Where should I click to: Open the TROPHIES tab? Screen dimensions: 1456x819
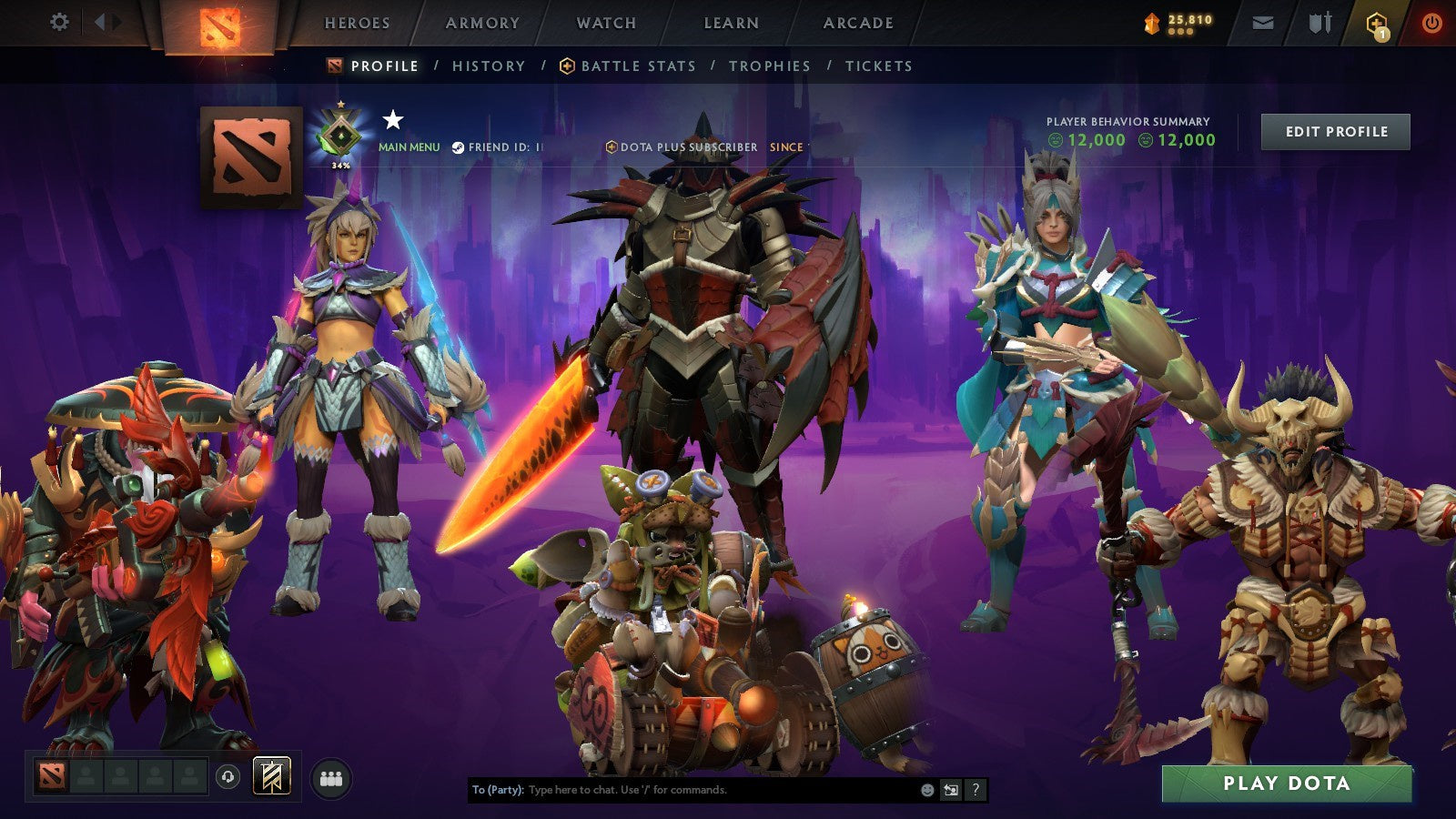coord(769,66)
